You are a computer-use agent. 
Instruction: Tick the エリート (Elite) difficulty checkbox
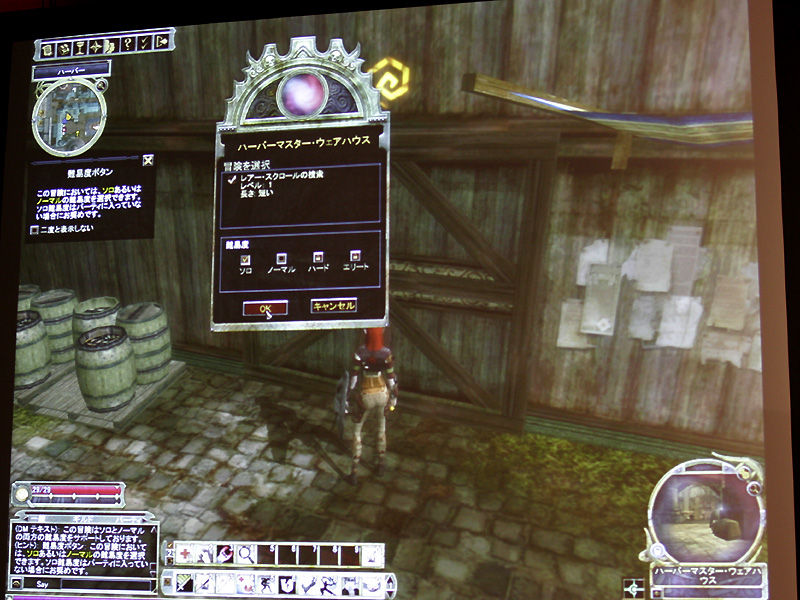[x=355, y=256]
